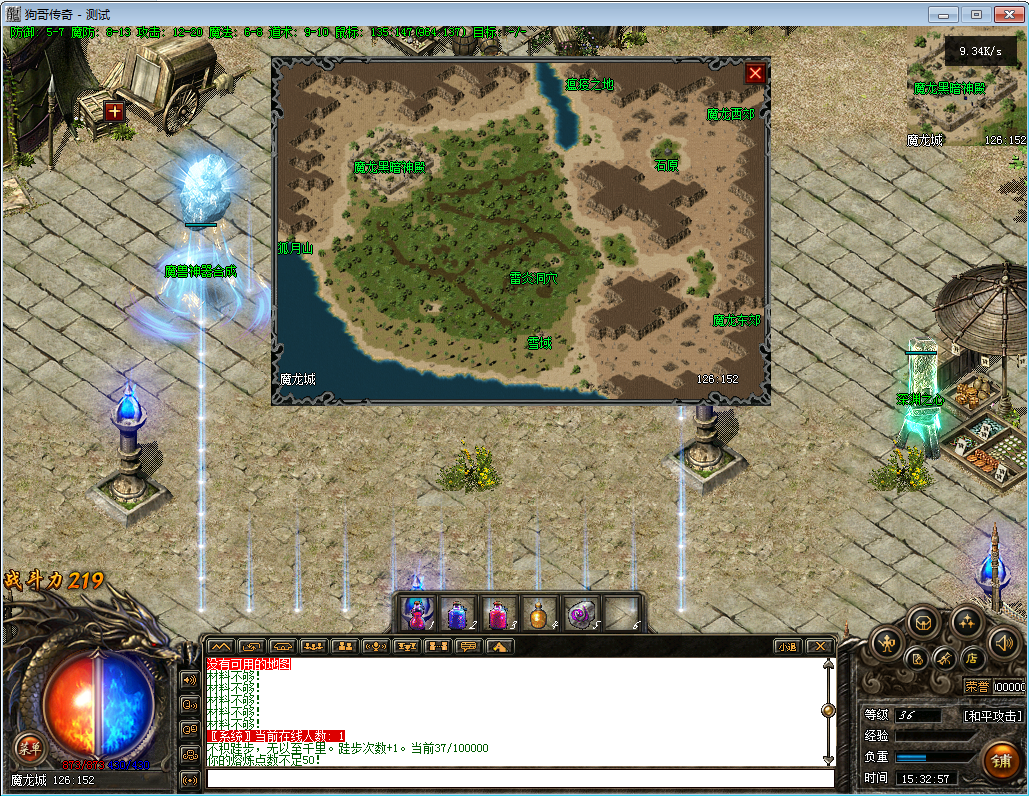Viewport: 1029px width, 796px height.
Task: Use the purple swirl scroll in slot 5
Action: pos(581,613)
